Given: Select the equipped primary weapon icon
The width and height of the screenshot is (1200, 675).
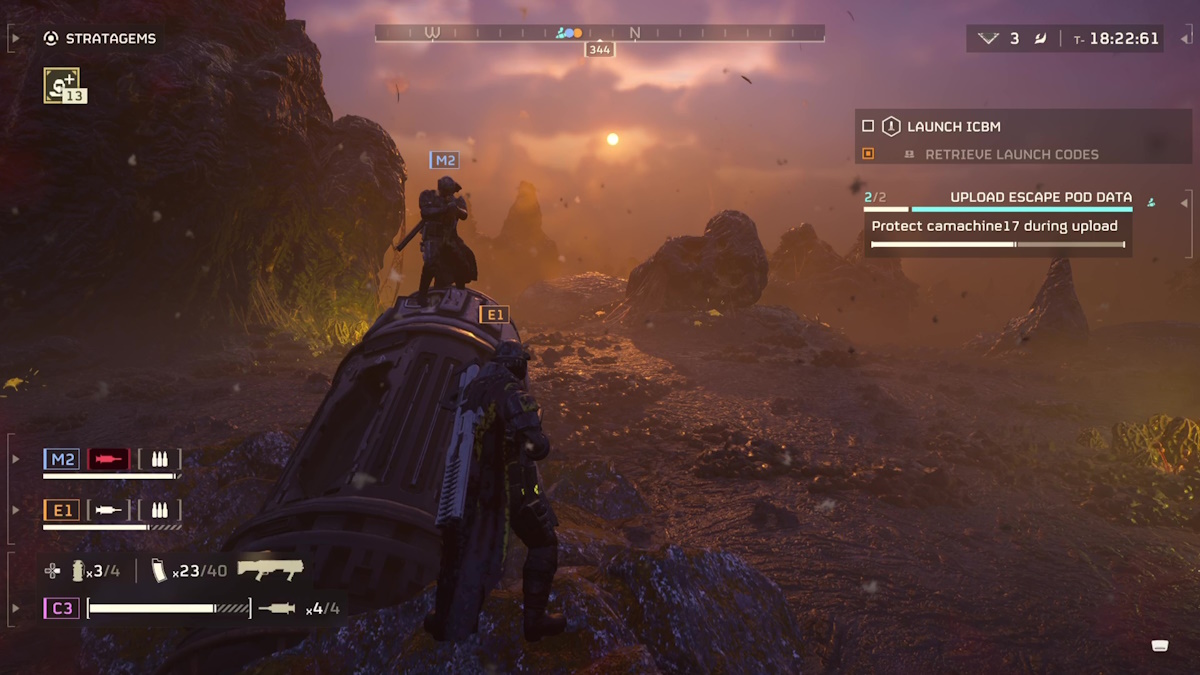Looking at the screenshot, I should [x=270, y=569].
